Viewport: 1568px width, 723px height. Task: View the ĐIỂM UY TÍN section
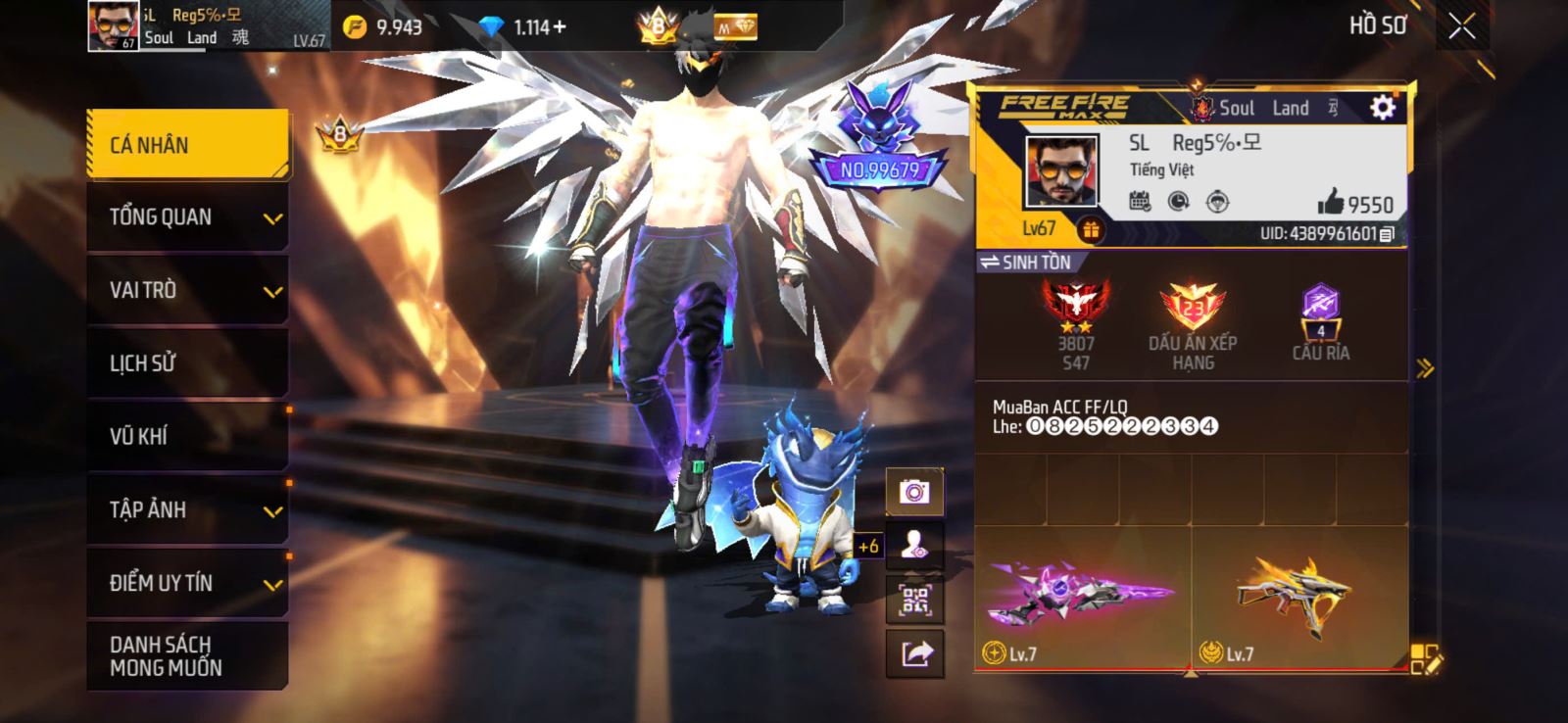pyautogui.click(x=187, y=583)
